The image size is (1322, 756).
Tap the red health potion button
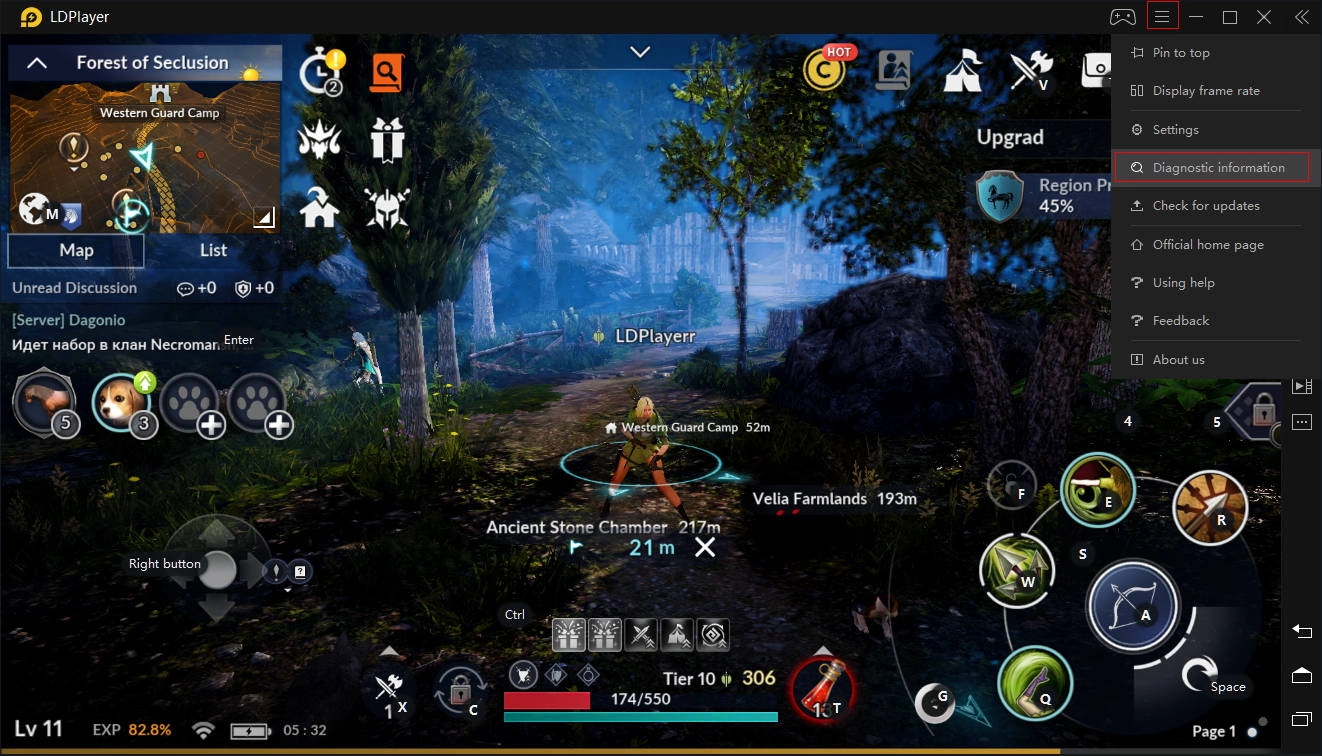tap(822, 692)
